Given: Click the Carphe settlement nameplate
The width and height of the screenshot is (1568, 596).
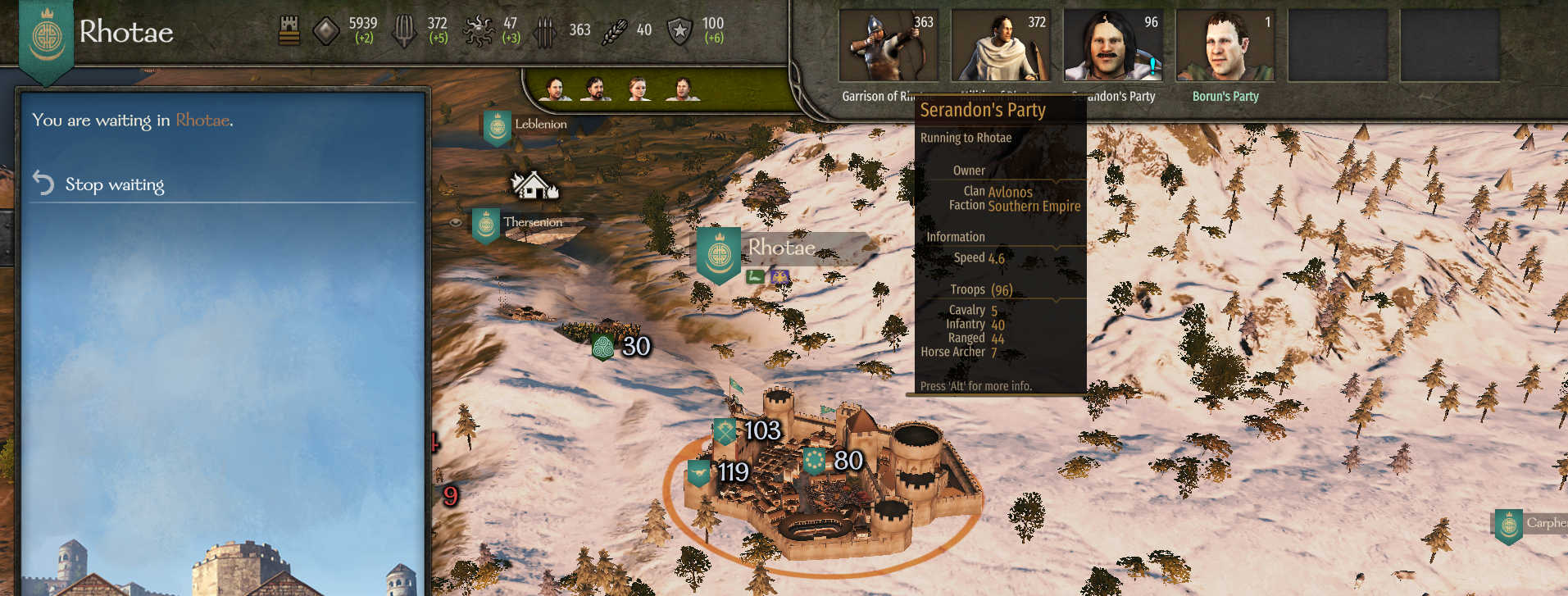Looking at the screenshot, I should pyautogui.click(x=1543, y=523).
